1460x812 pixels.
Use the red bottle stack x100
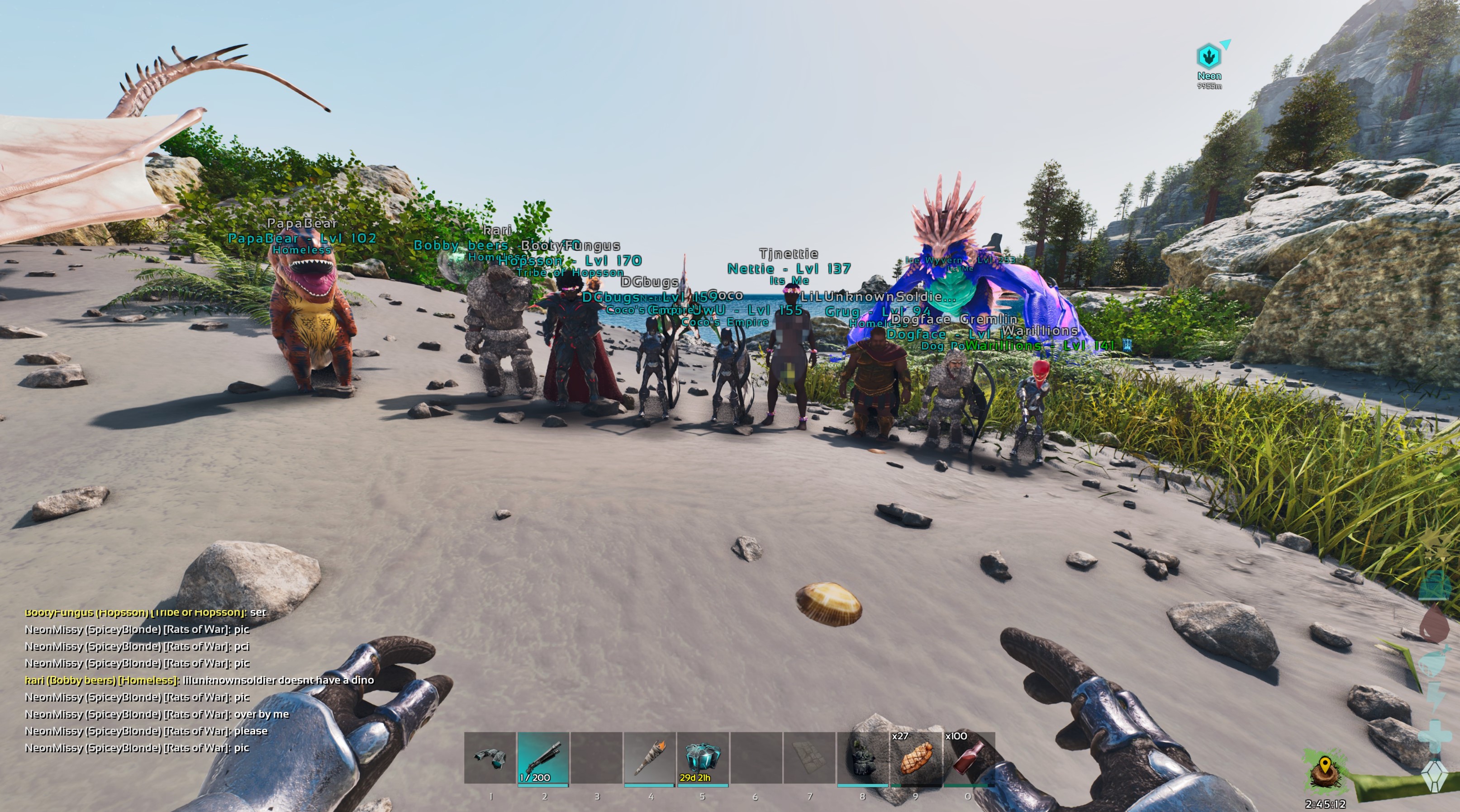coord(968,758)
